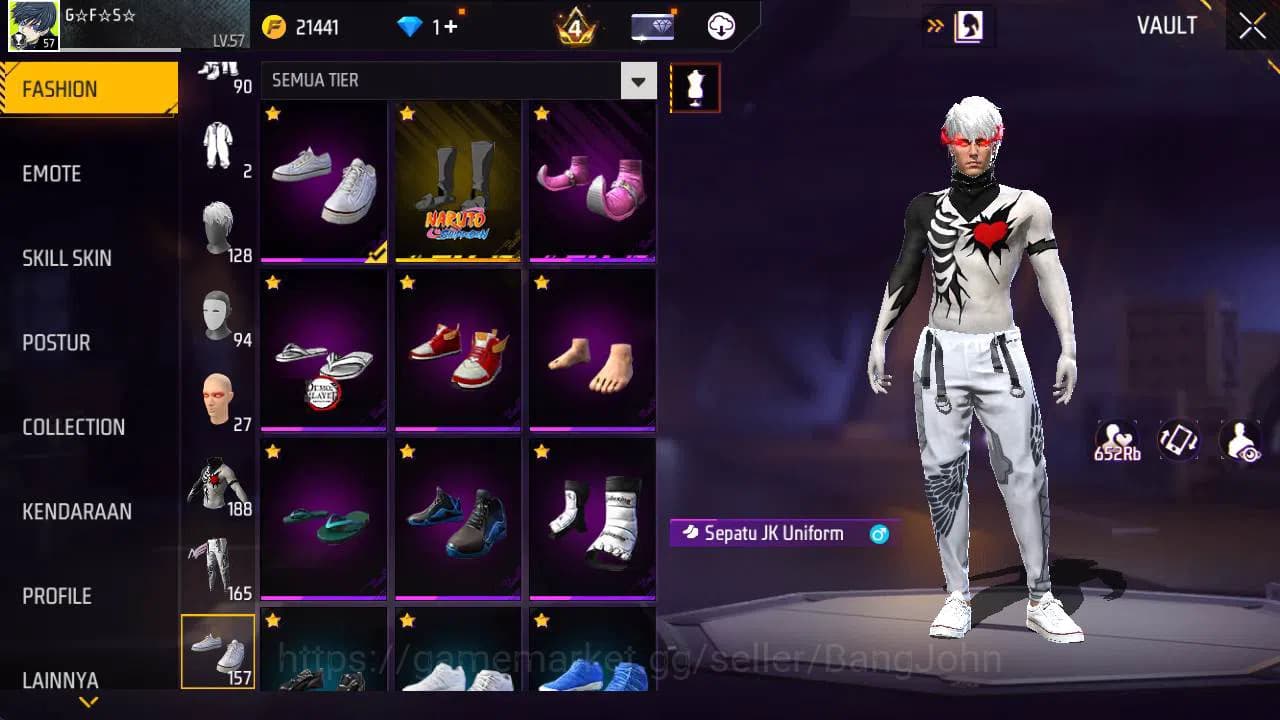Expand the LAINNYA sidebar chevron

88,703
